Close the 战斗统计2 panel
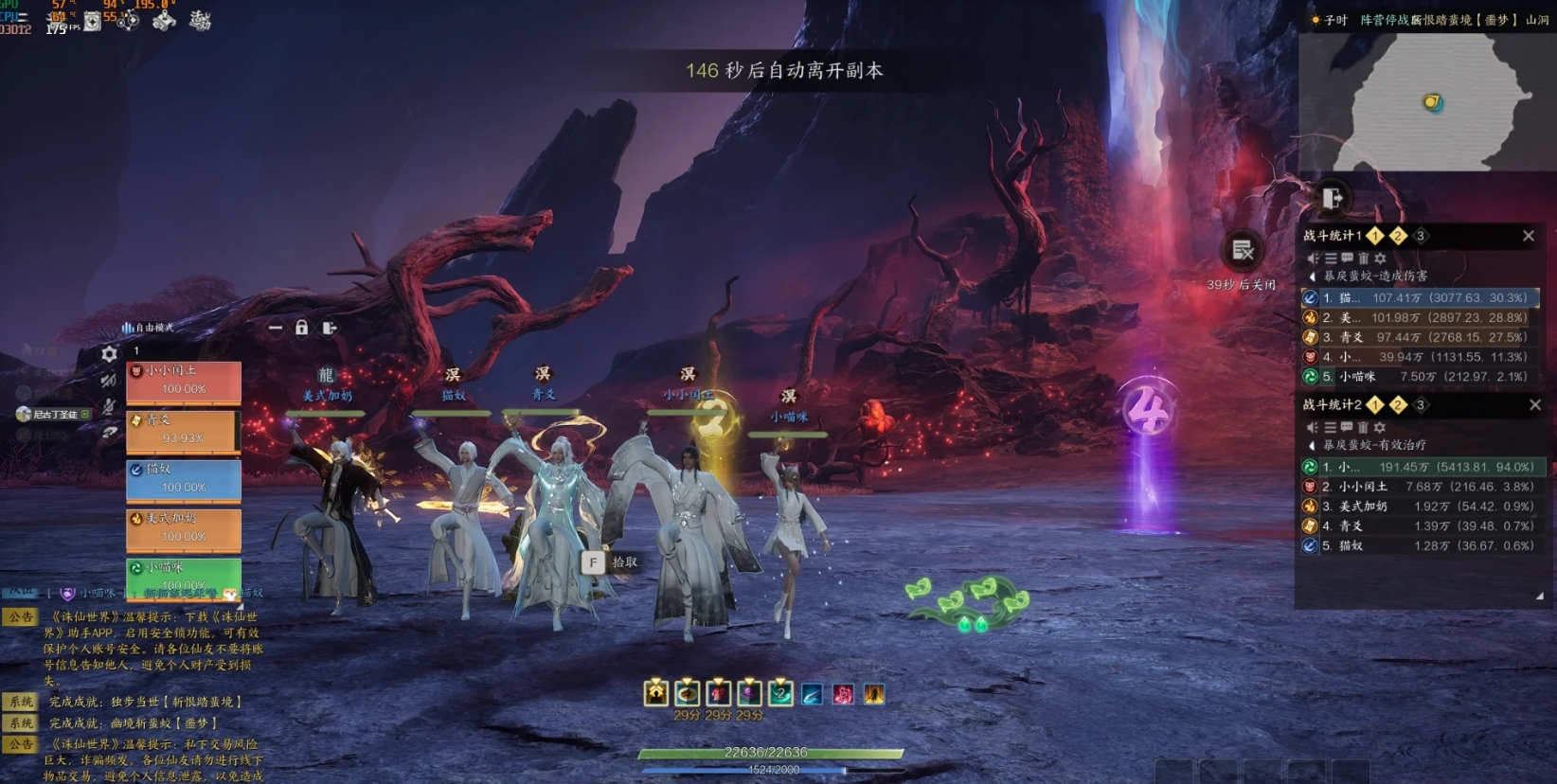The width and height of the screenshot is (1557, 784). (x=1534, y=405)
